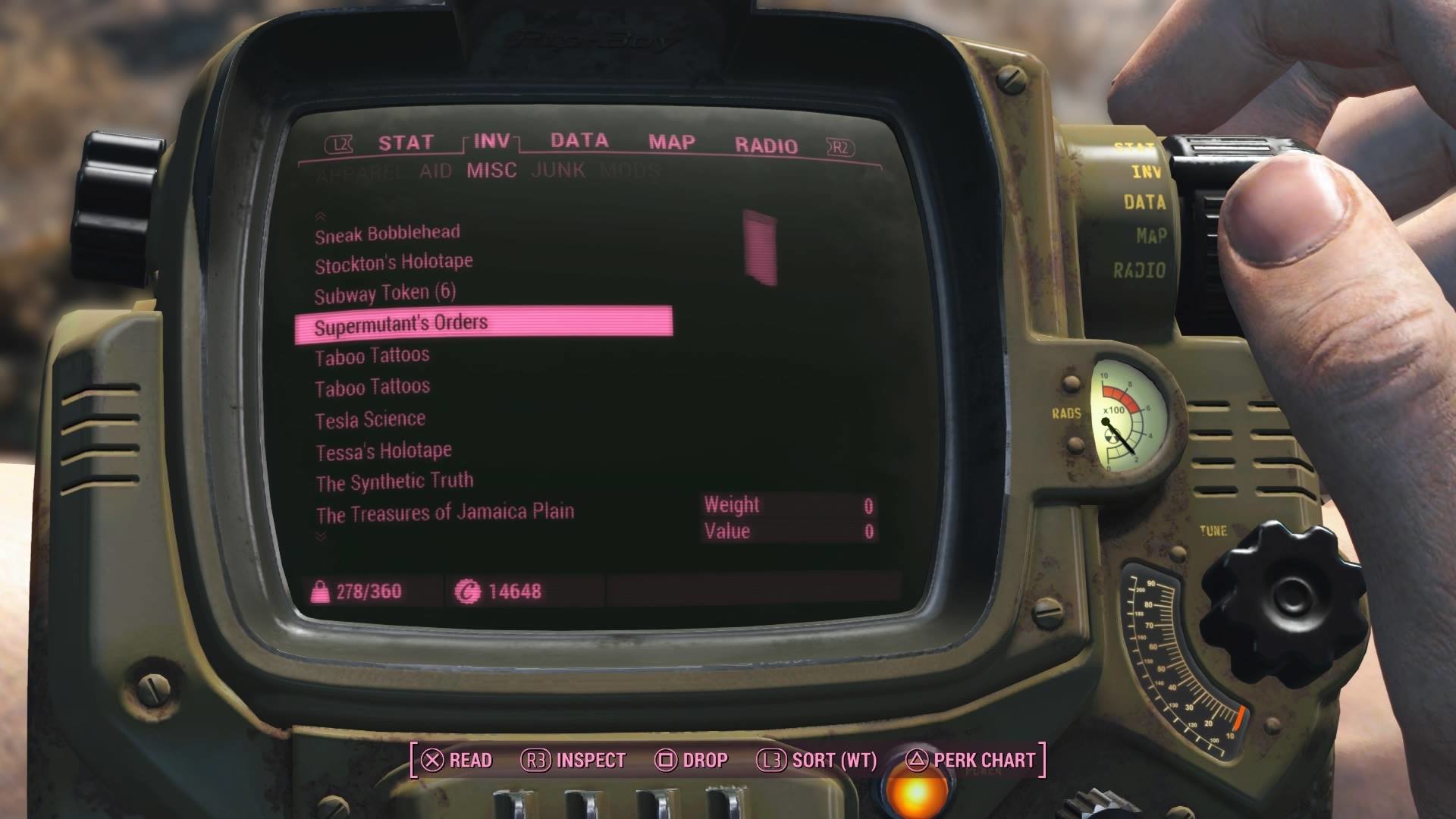Open the JUNK inventory category
The width and height of the screenshot is (1456, 819).
click(x=558, y=170)
